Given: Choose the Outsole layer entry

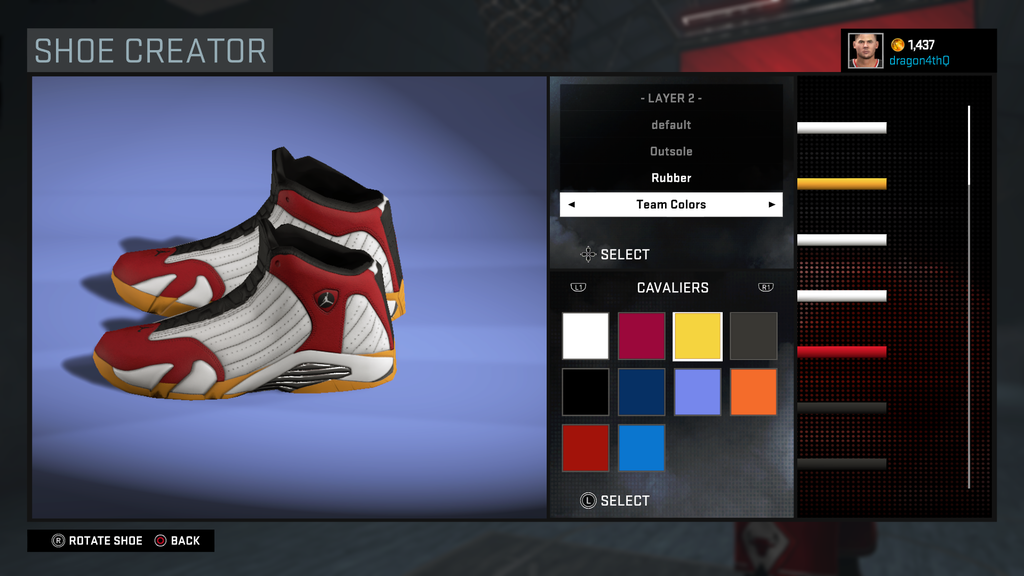Looking at the screenshot, I should (671, 151).
